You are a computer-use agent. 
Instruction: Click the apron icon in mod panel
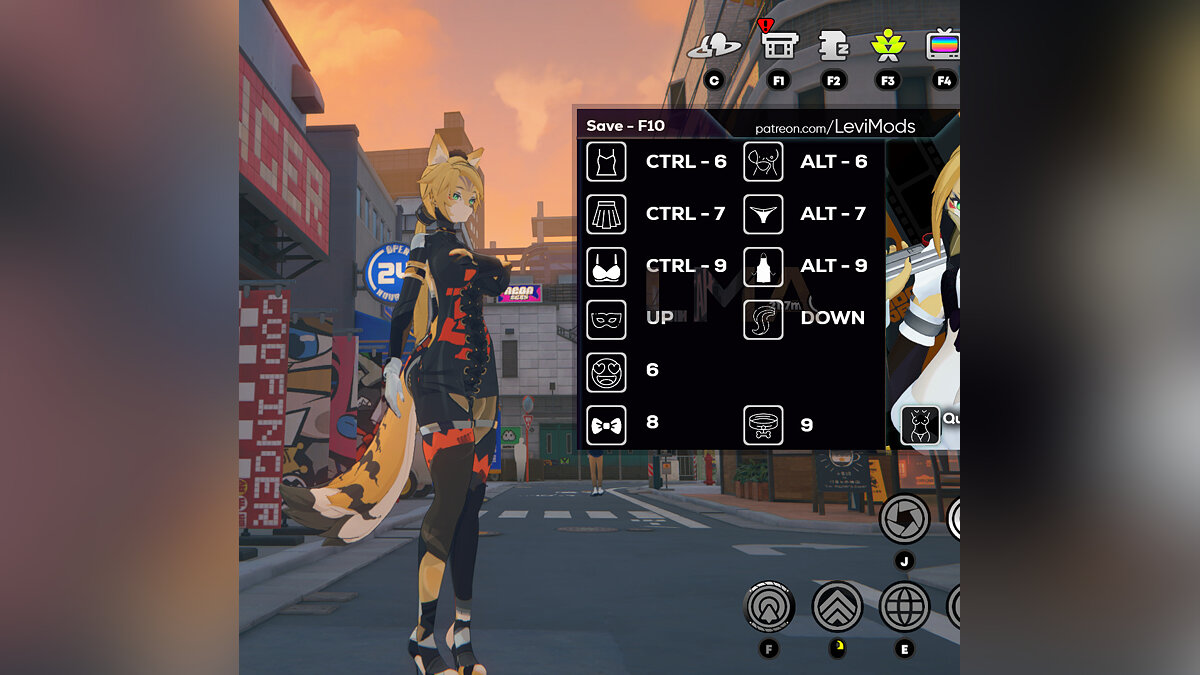click(763, 267)
